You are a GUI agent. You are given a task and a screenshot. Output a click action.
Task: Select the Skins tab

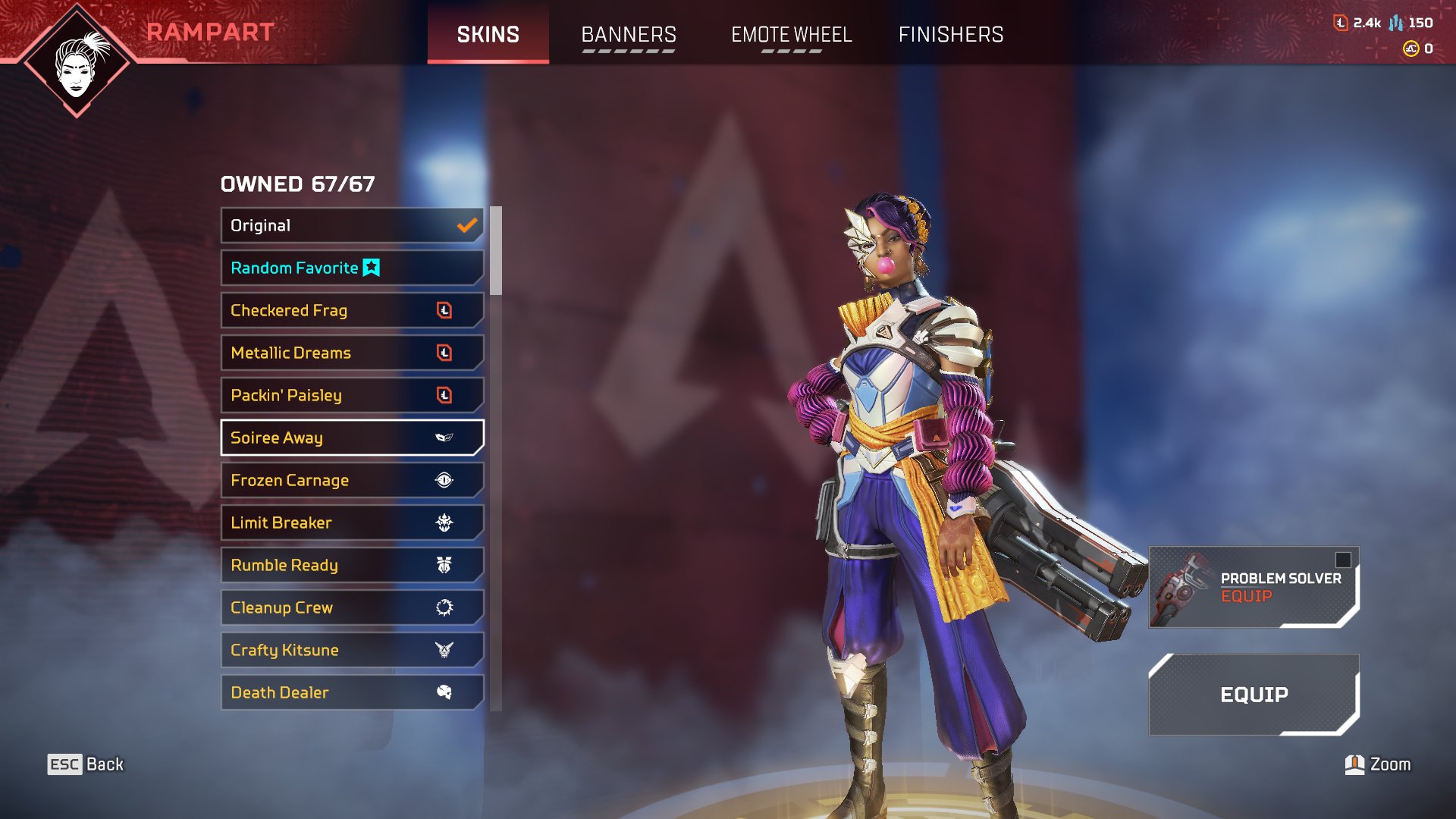point(488,35)
